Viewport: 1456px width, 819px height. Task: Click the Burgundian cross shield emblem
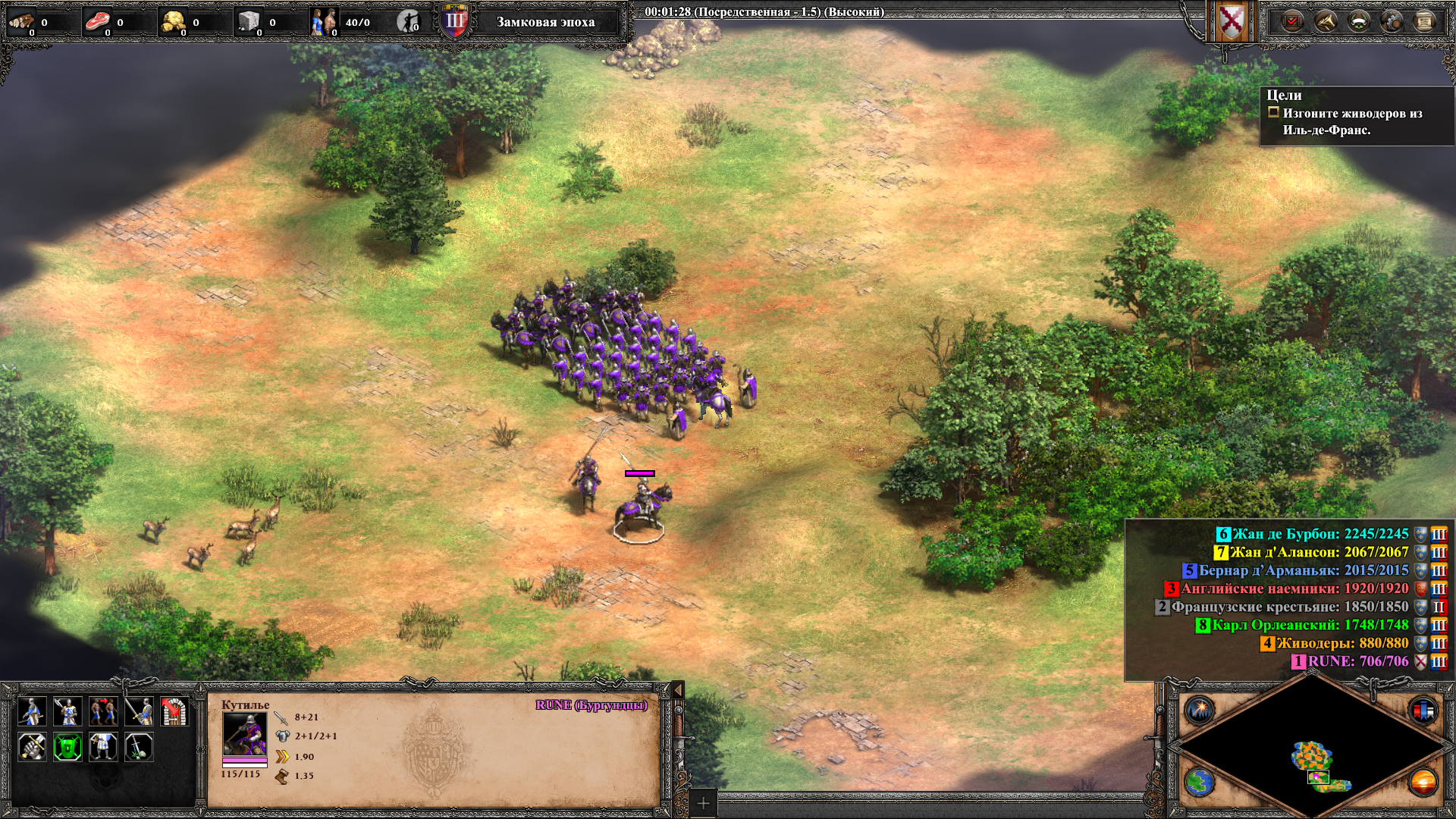click(x=1231, y=21)
